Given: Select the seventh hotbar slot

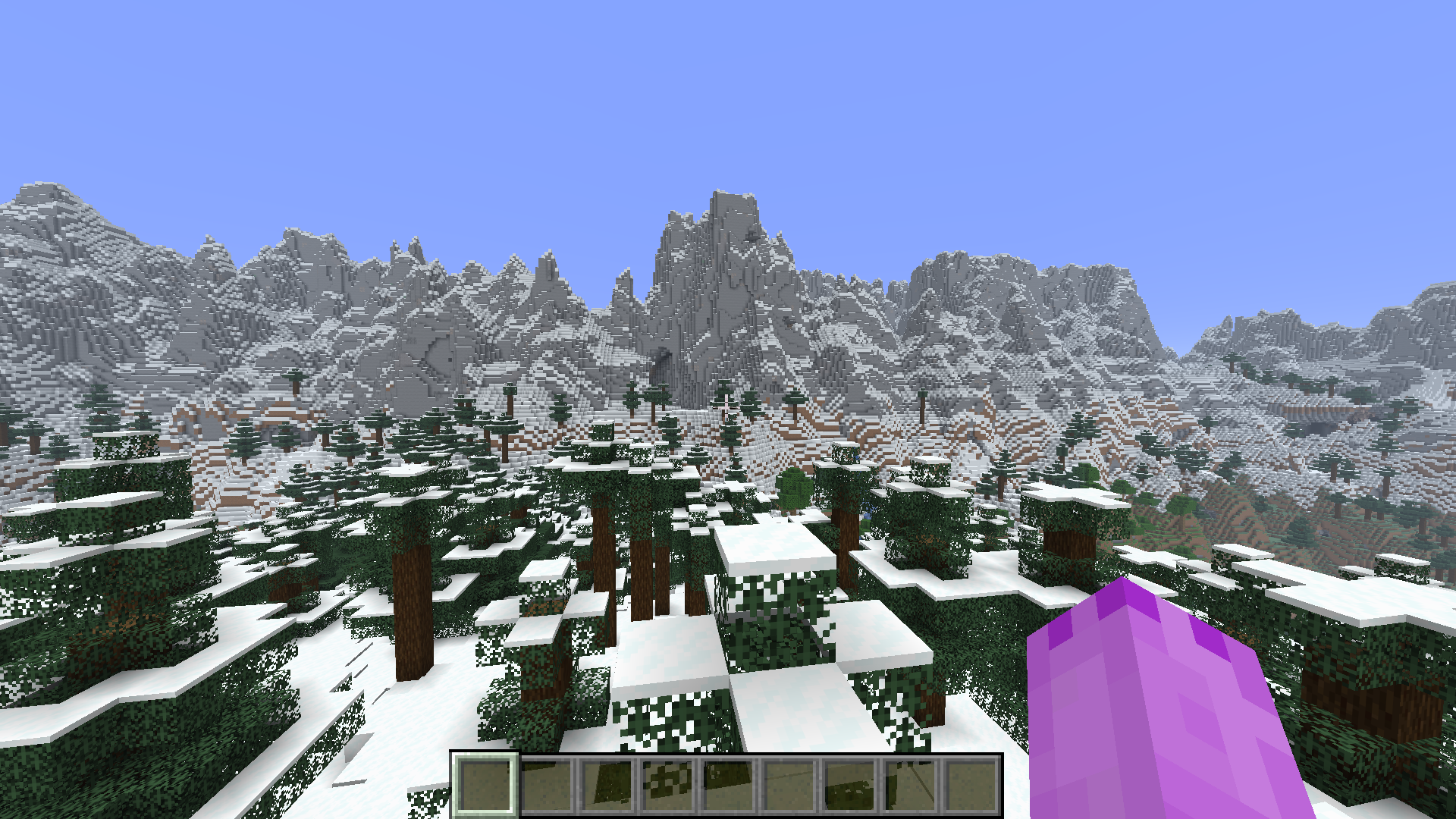Looking at the screenshot, I should coord(849,783).
